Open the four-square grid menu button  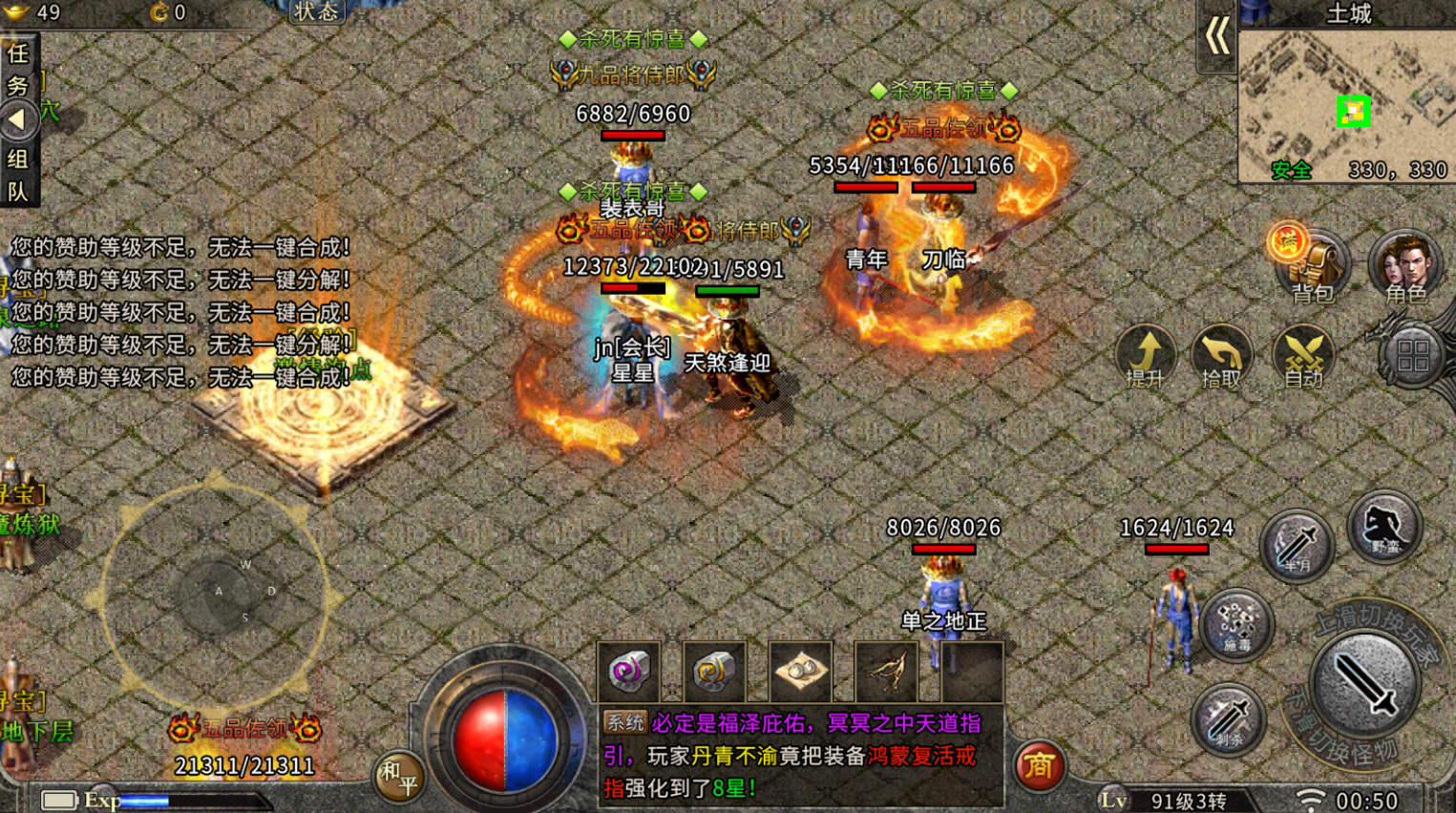1413,357
